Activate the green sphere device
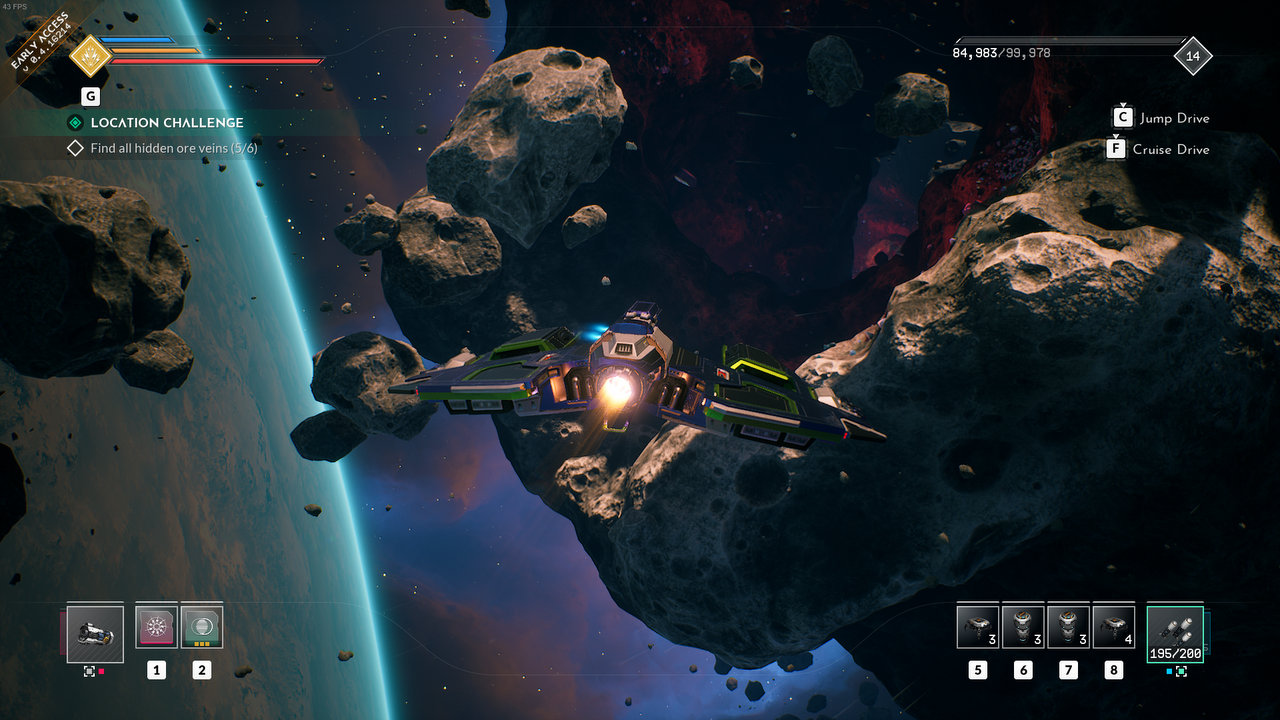 202,627
